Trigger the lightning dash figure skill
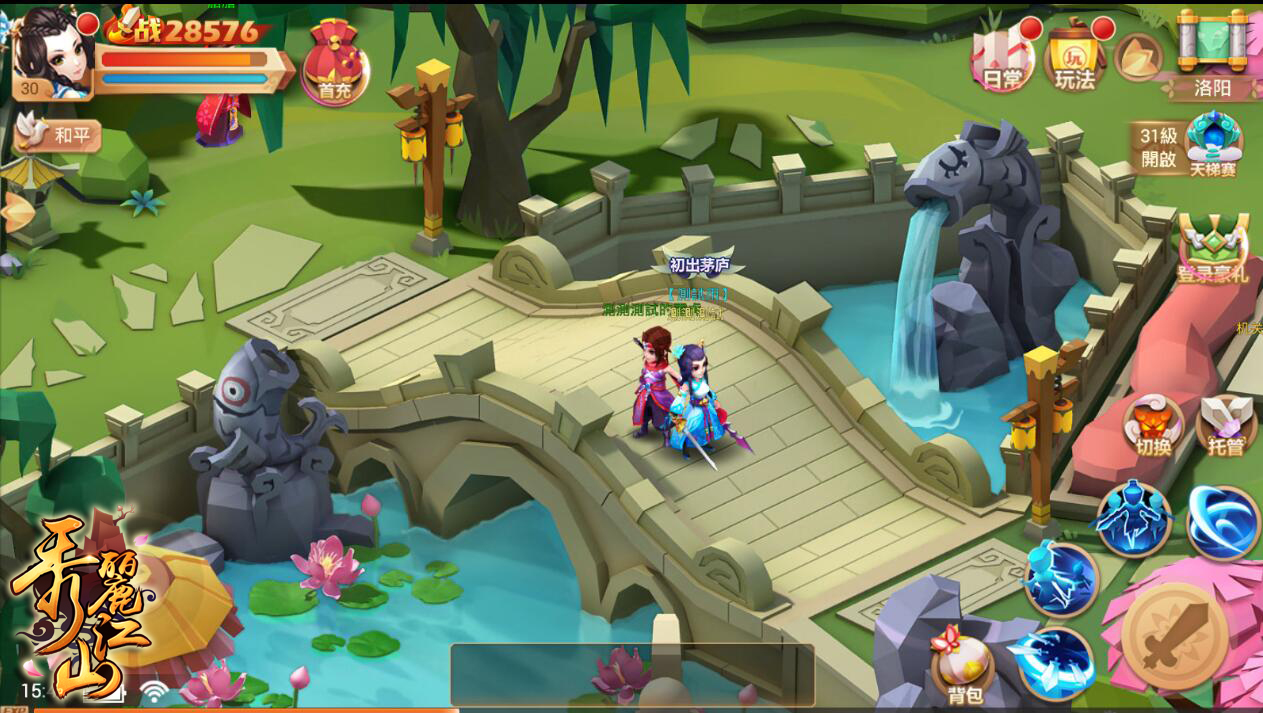The width and height of the screenshot is (1263, 713). tap(1060, 578)
